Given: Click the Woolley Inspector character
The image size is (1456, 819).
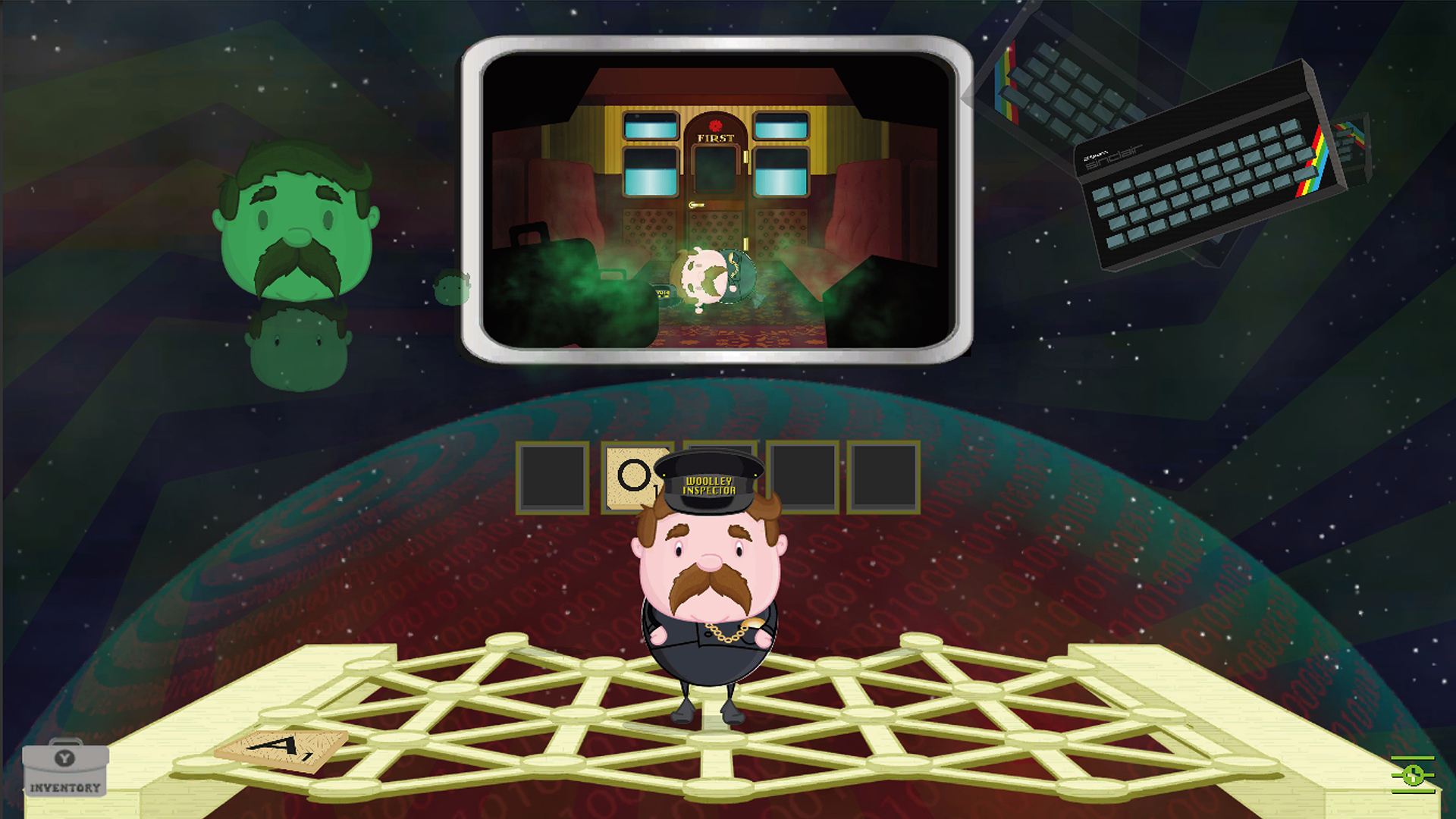Looking at the screenshot, I should click(x=709, y=599).
